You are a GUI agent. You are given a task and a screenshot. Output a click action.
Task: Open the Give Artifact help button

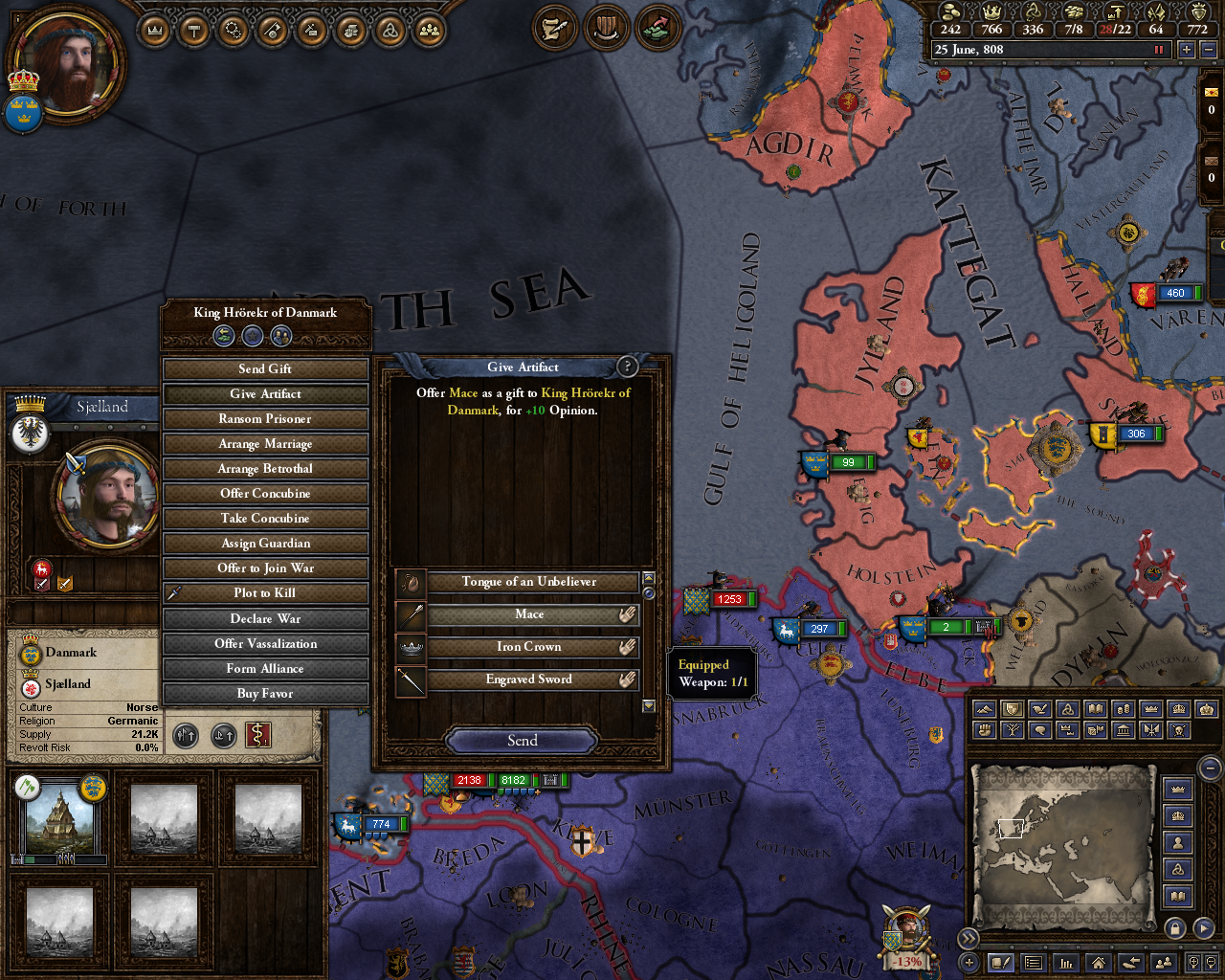pyautogui.click(x=628, y=367)
